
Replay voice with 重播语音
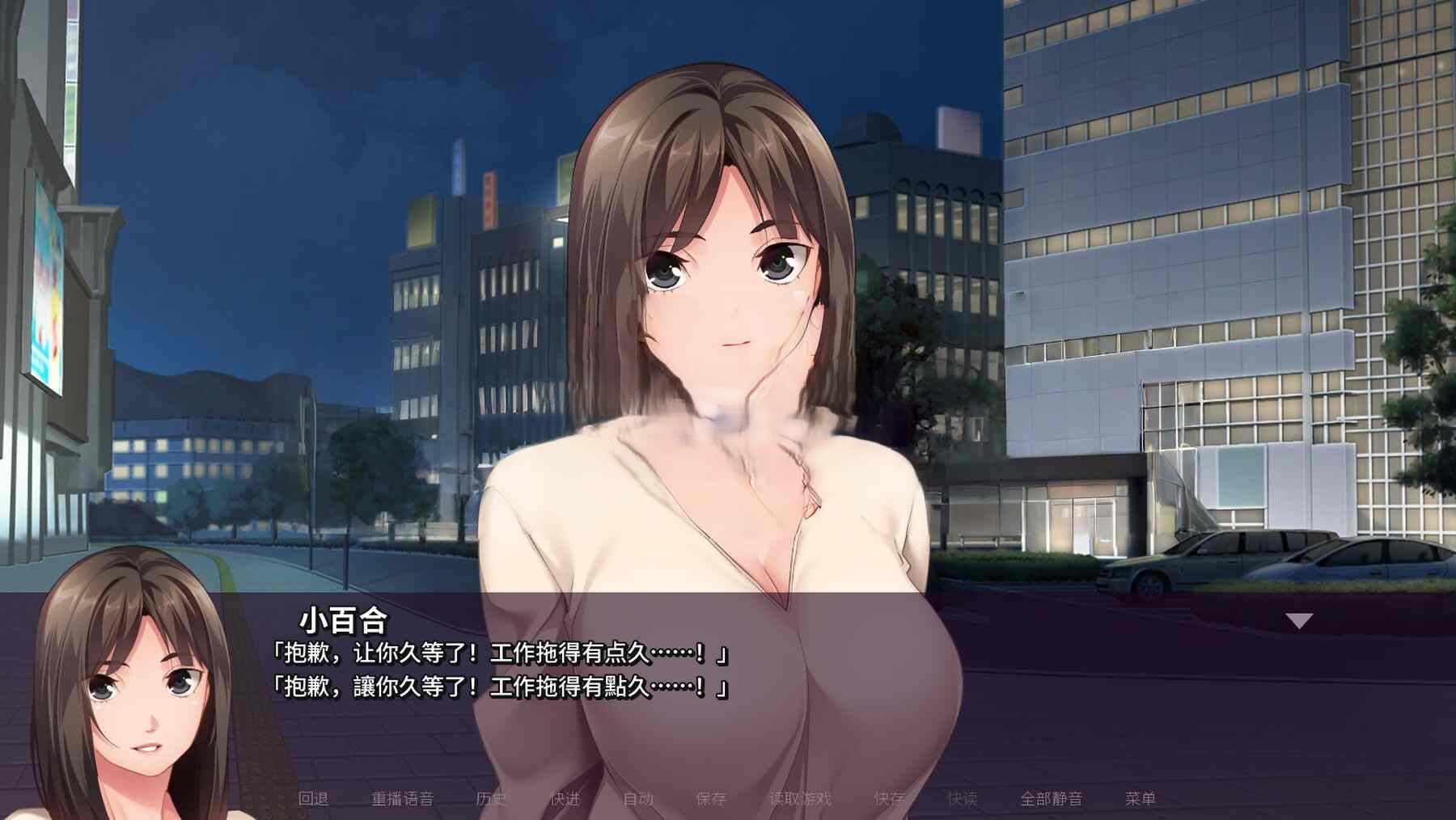[x=402, y=799]
